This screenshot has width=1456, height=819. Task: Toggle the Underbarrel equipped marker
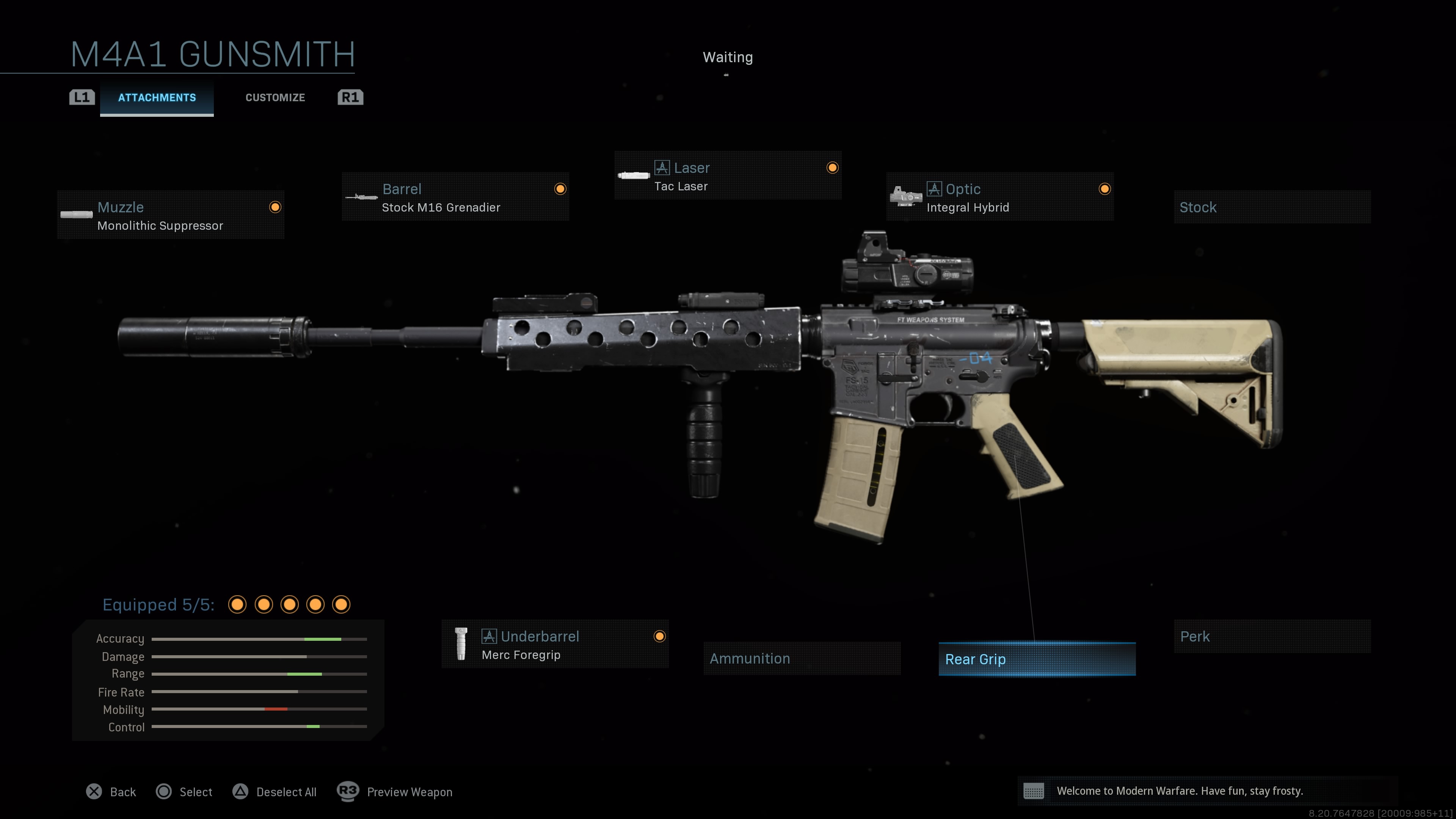coord(661,636)
